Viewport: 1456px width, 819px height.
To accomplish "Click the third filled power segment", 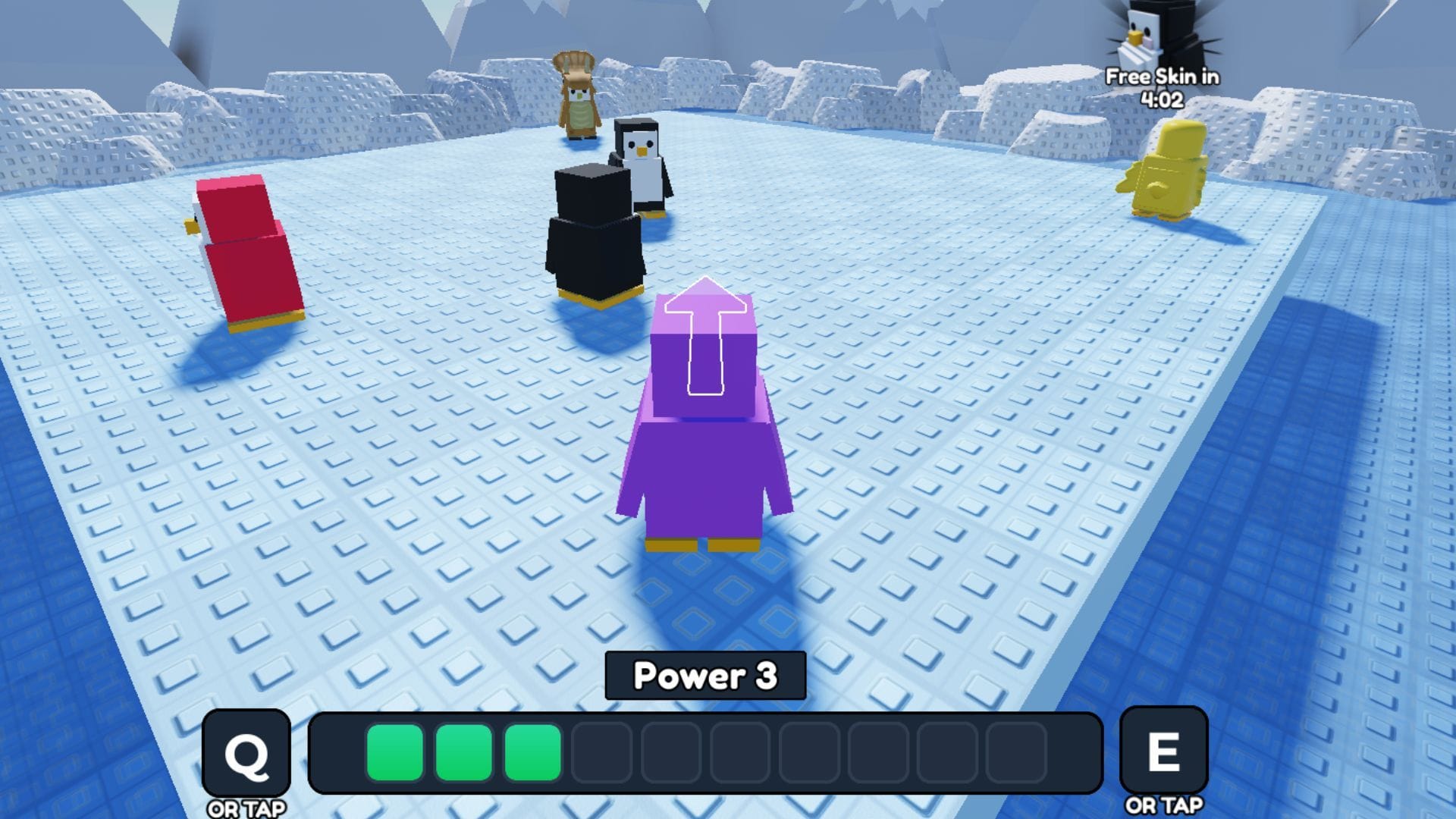I will 531,753.
